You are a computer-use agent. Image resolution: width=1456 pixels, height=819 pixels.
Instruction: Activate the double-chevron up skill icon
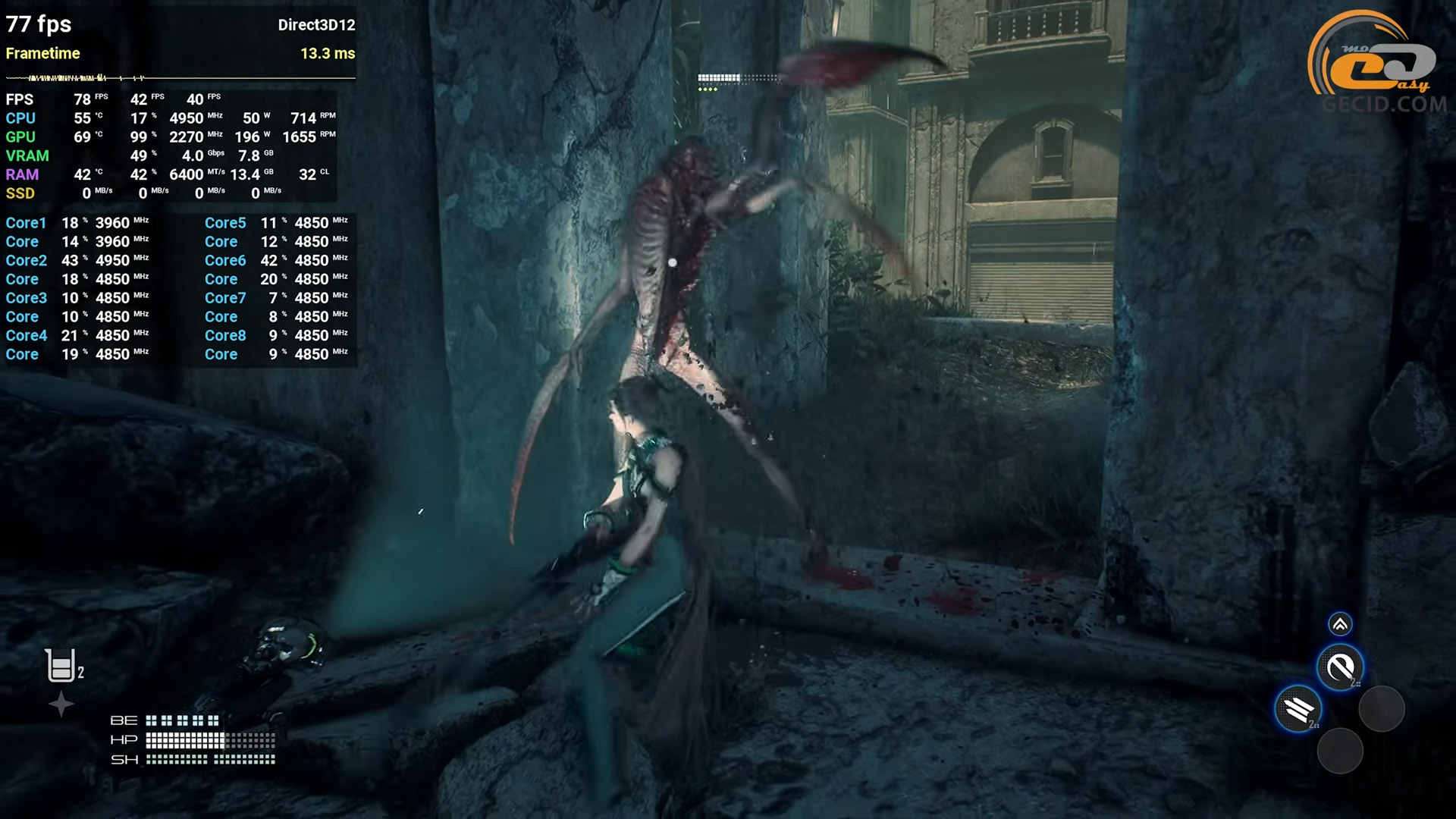point(1340,624)
